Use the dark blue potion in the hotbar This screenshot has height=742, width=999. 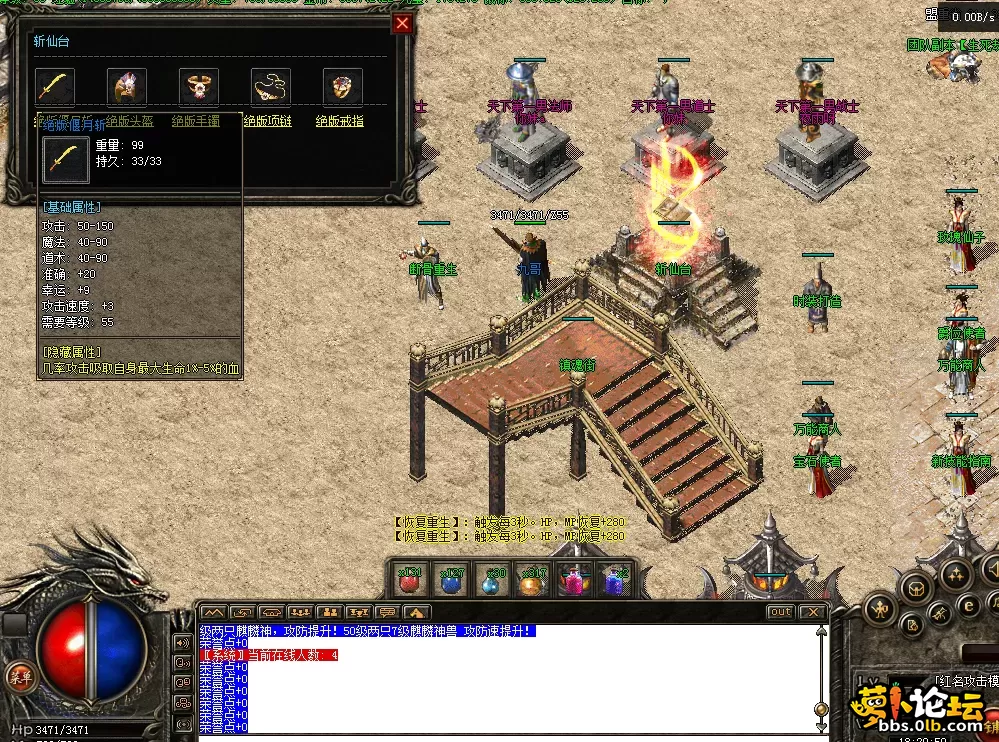click(x=451, y=580)
